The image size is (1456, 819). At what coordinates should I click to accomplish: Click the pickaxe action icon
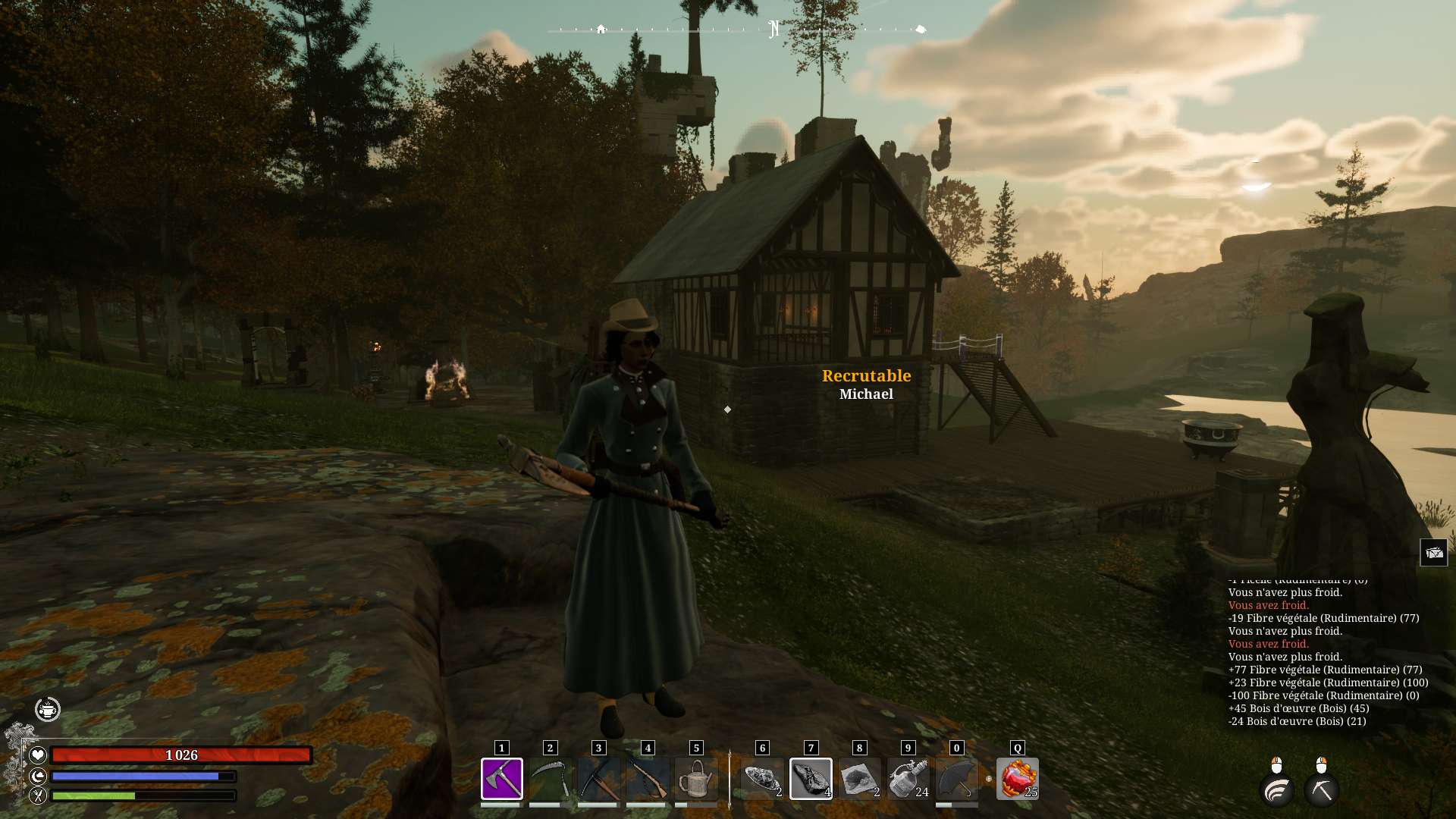coord(1321,791)
